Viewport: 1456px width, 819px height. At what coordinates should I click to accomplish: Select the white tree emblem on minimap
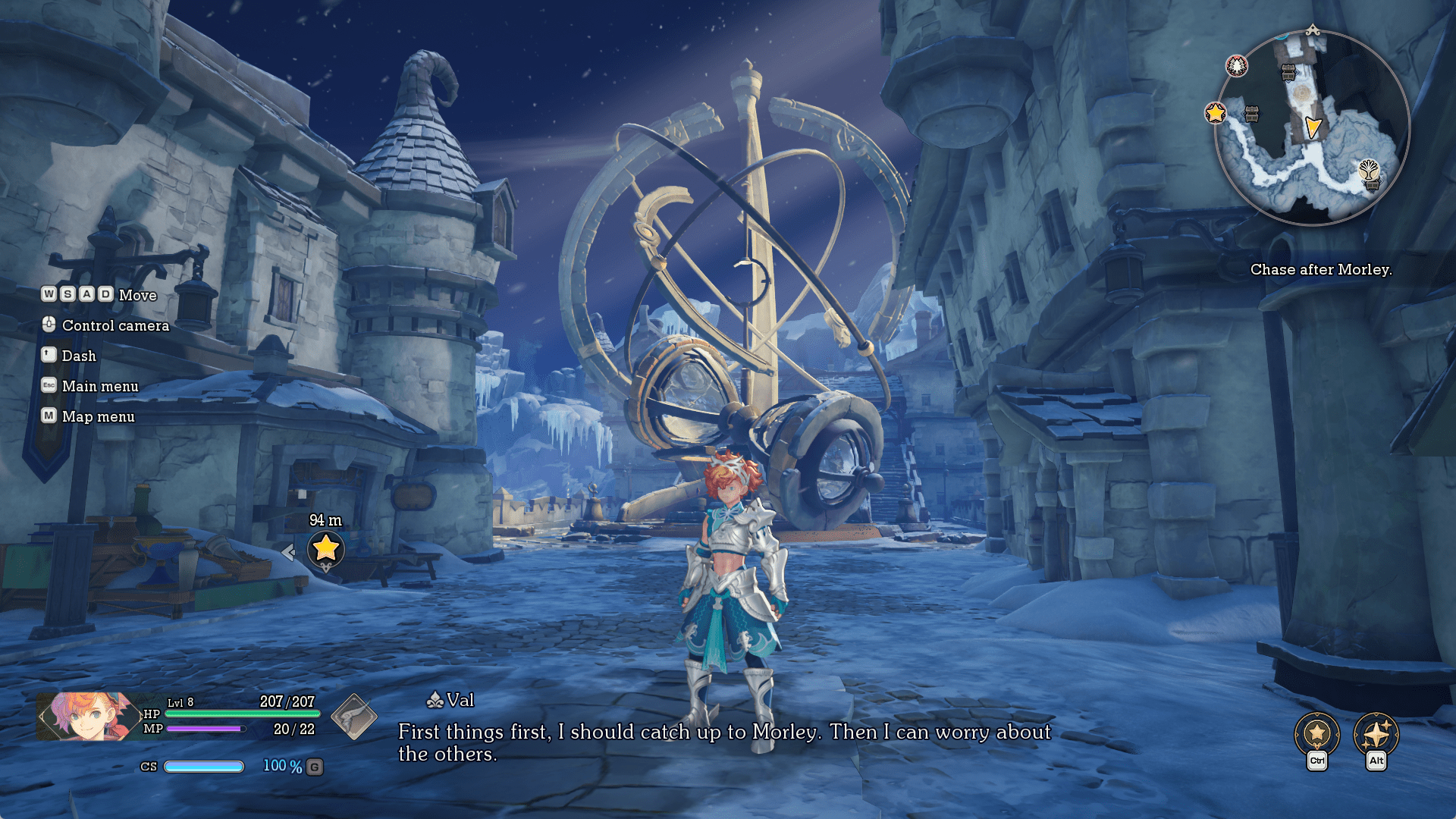pos(1369,170)
